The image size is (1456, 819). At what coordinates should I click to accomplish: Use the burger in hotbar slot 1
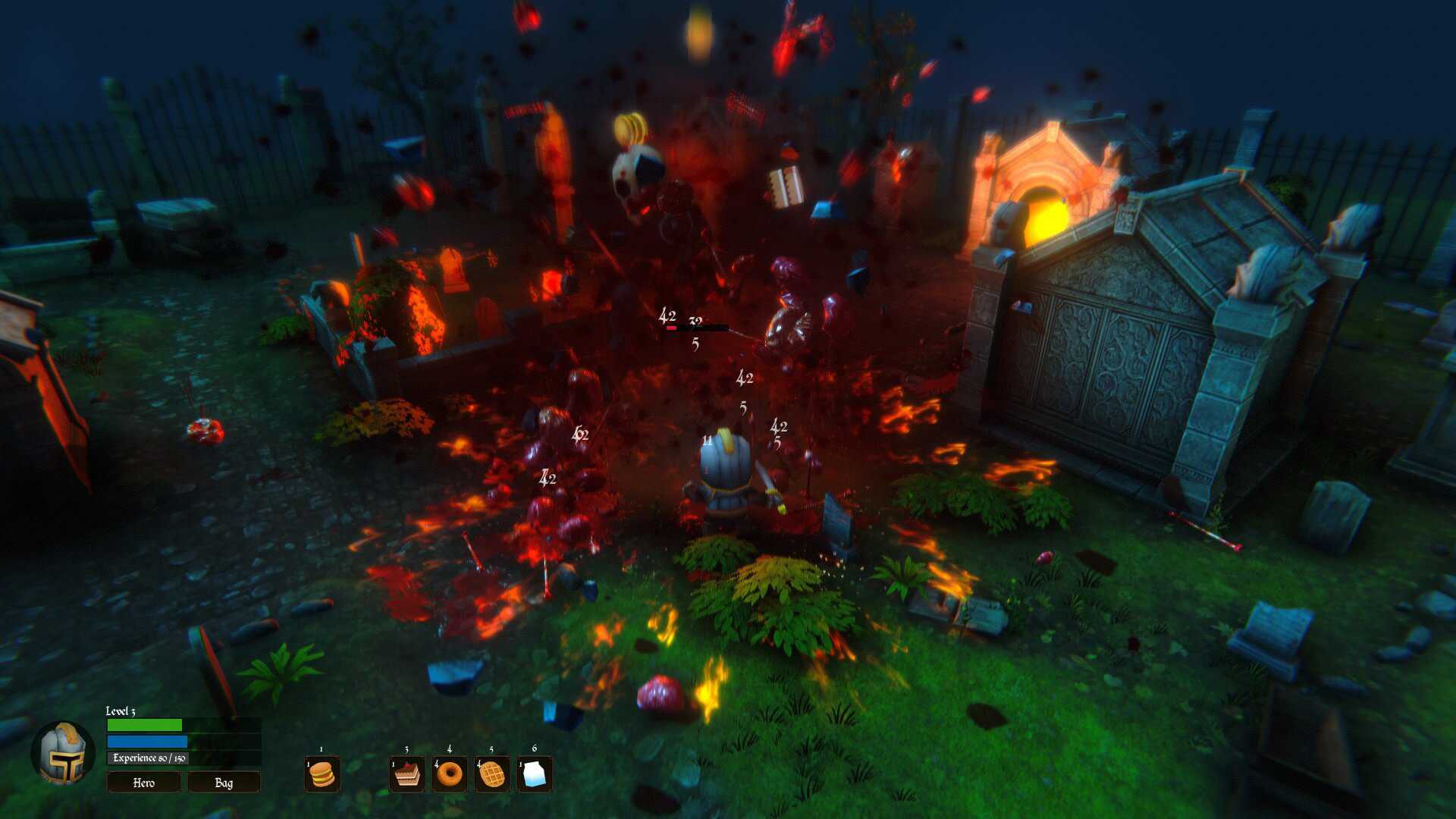pos(322,774)
